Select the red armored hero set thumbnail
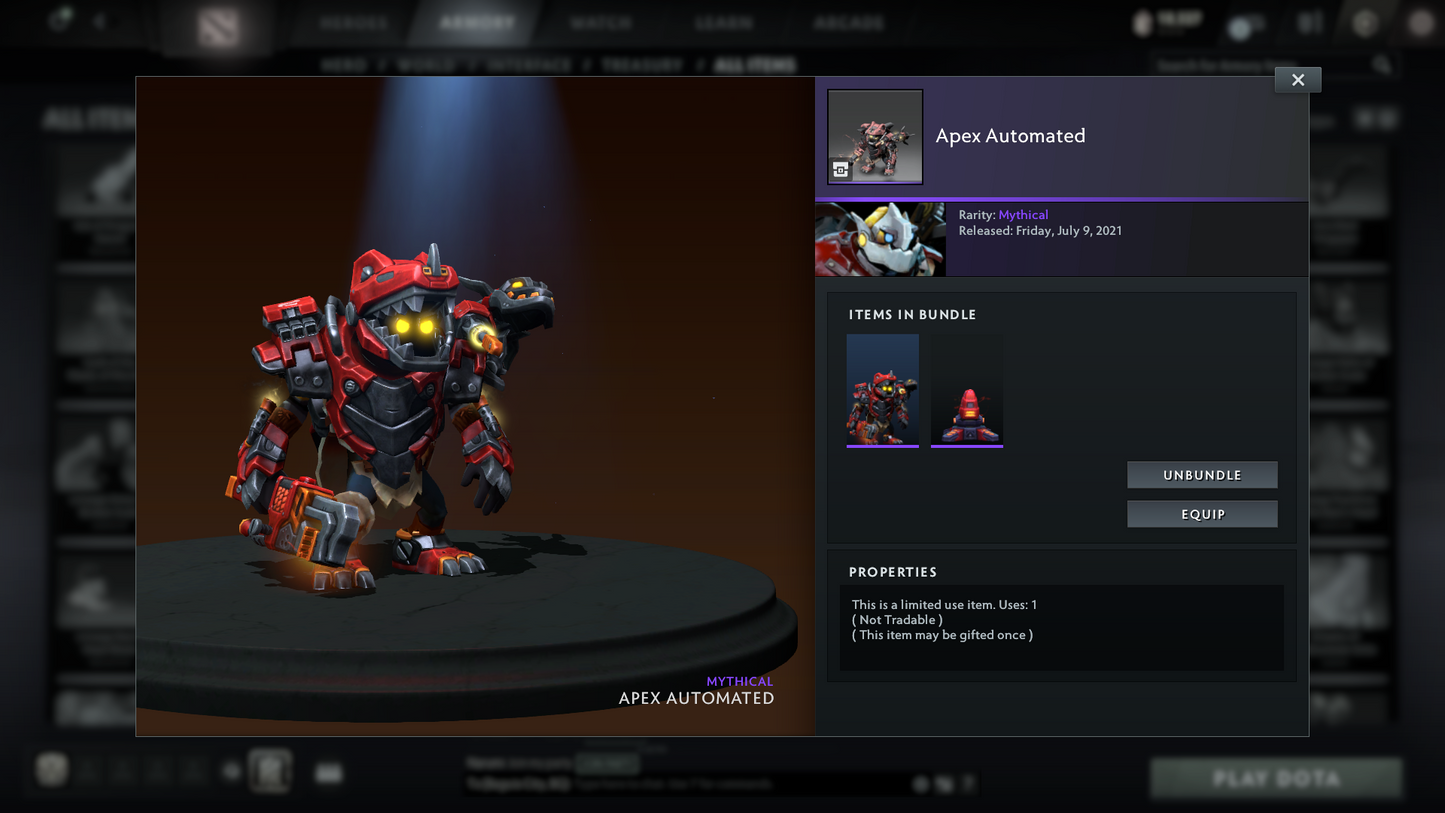The image size is (1445, 813). tap(882, 390)
